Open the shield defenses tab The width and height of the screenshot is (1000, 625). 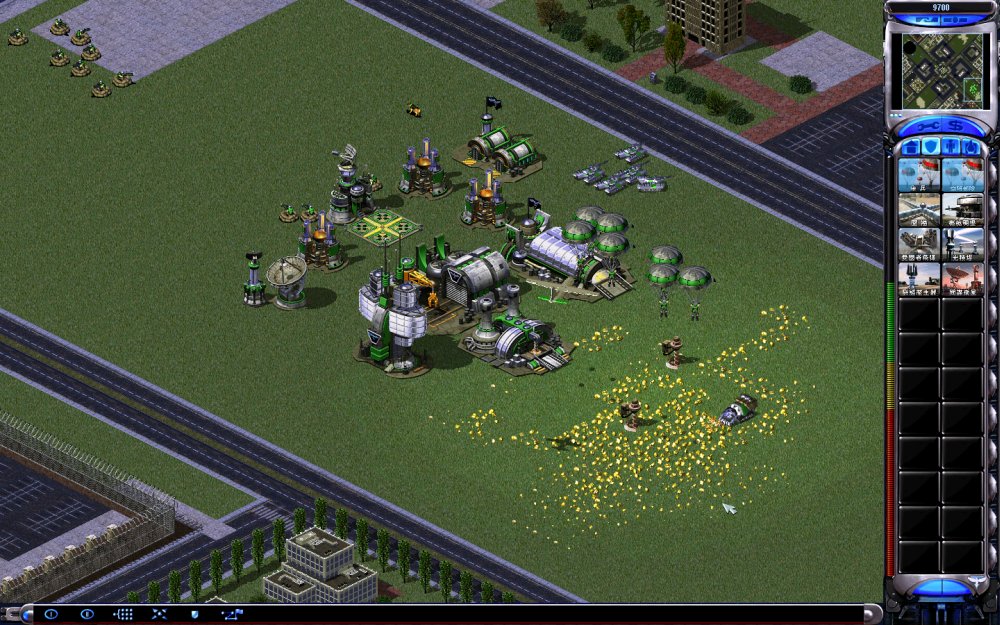(x=929, y=148)
